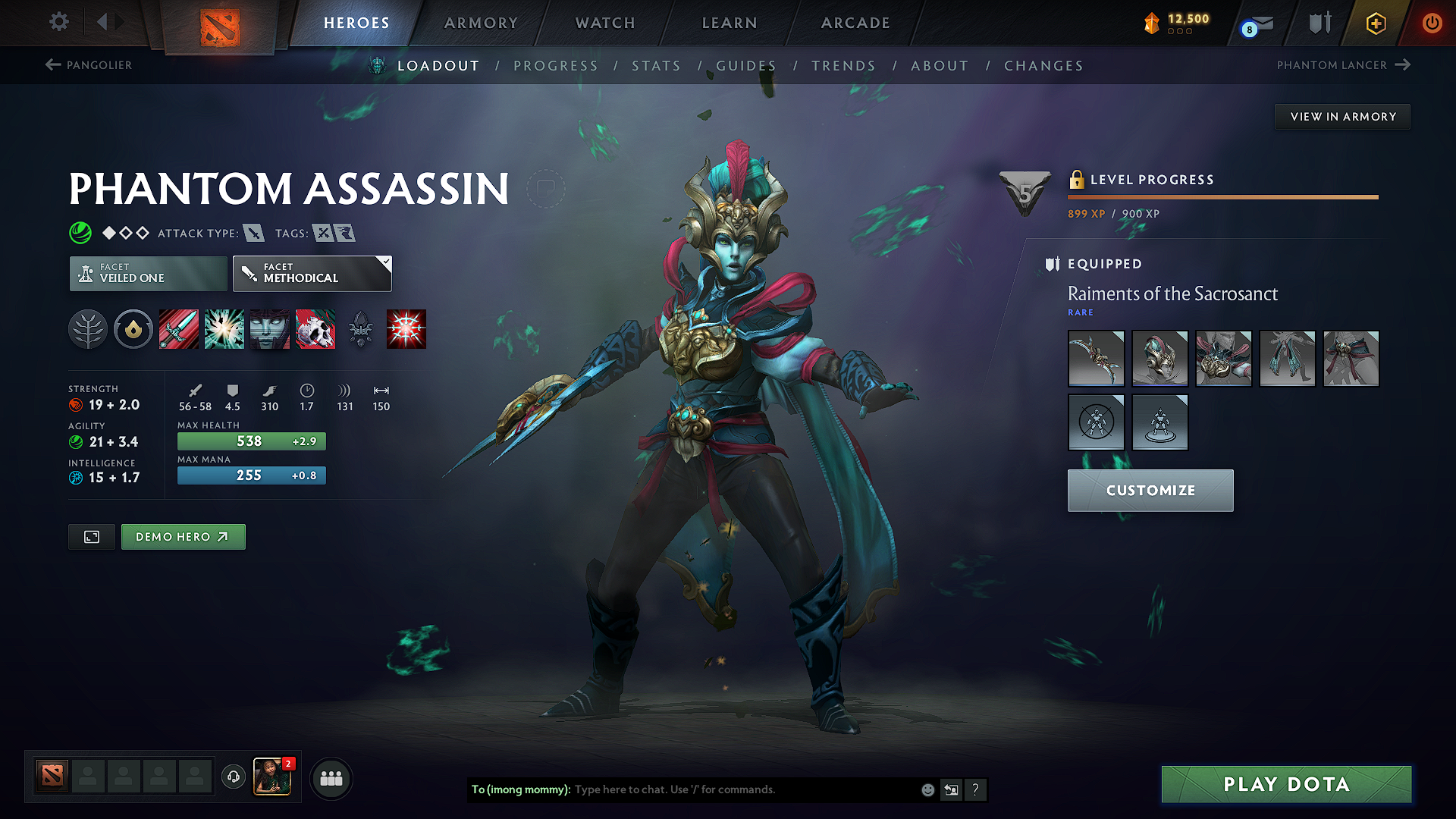Open the Arcade tab
This screenshot has height=819, width=1456.
click(855, 23)
